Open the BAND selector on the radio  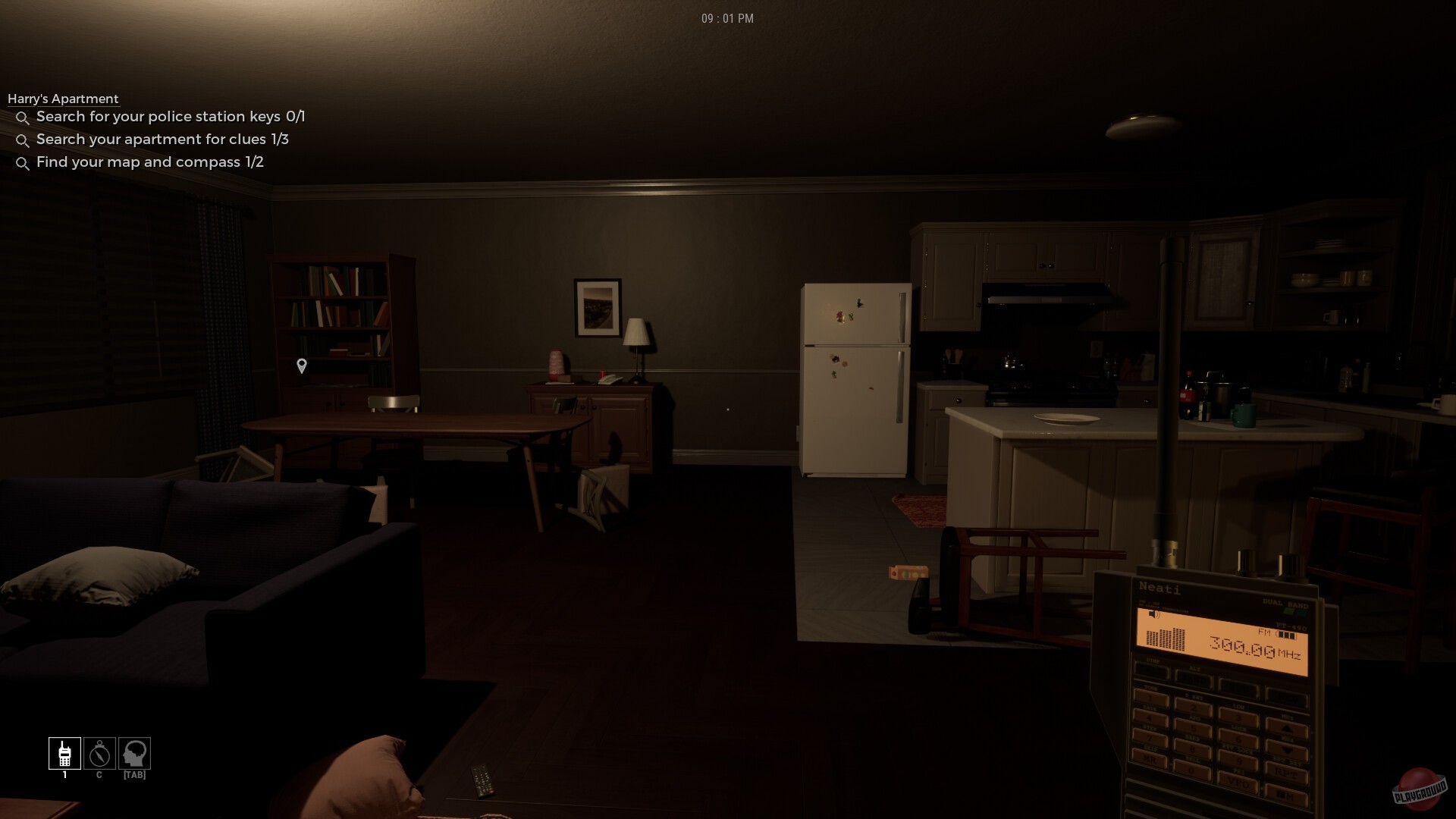click(x=1194, y=677)
